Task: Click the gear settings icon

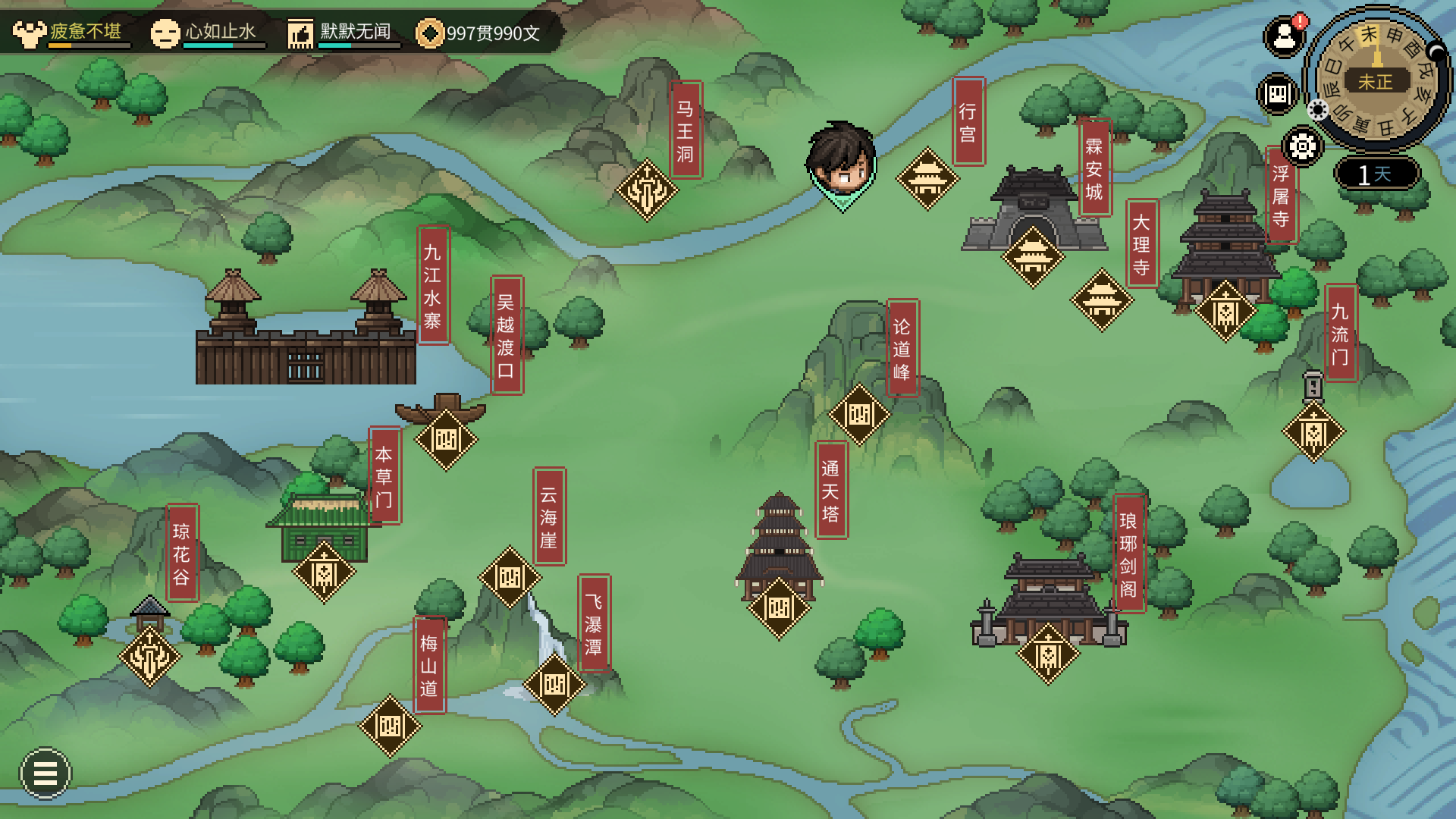Action: [1303, 146]
